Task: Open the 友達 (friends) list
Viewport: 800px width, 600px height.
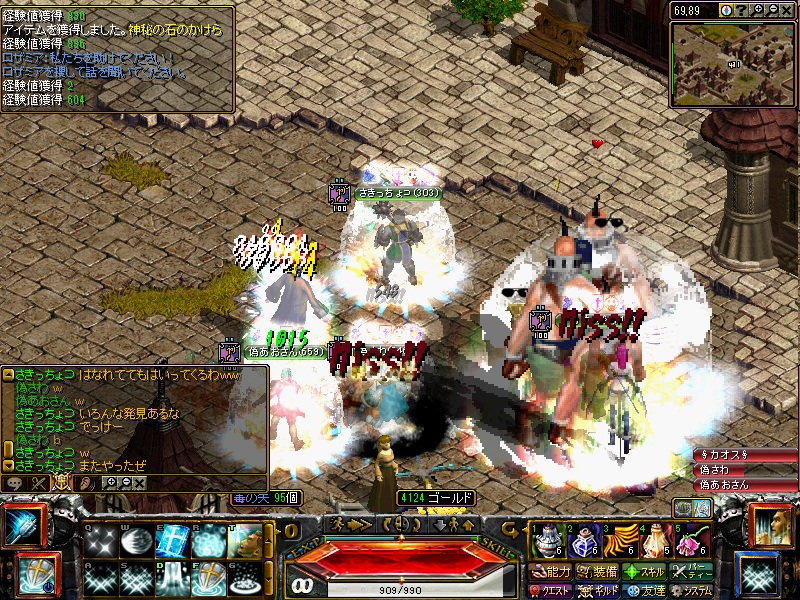Action: (645, 590)
